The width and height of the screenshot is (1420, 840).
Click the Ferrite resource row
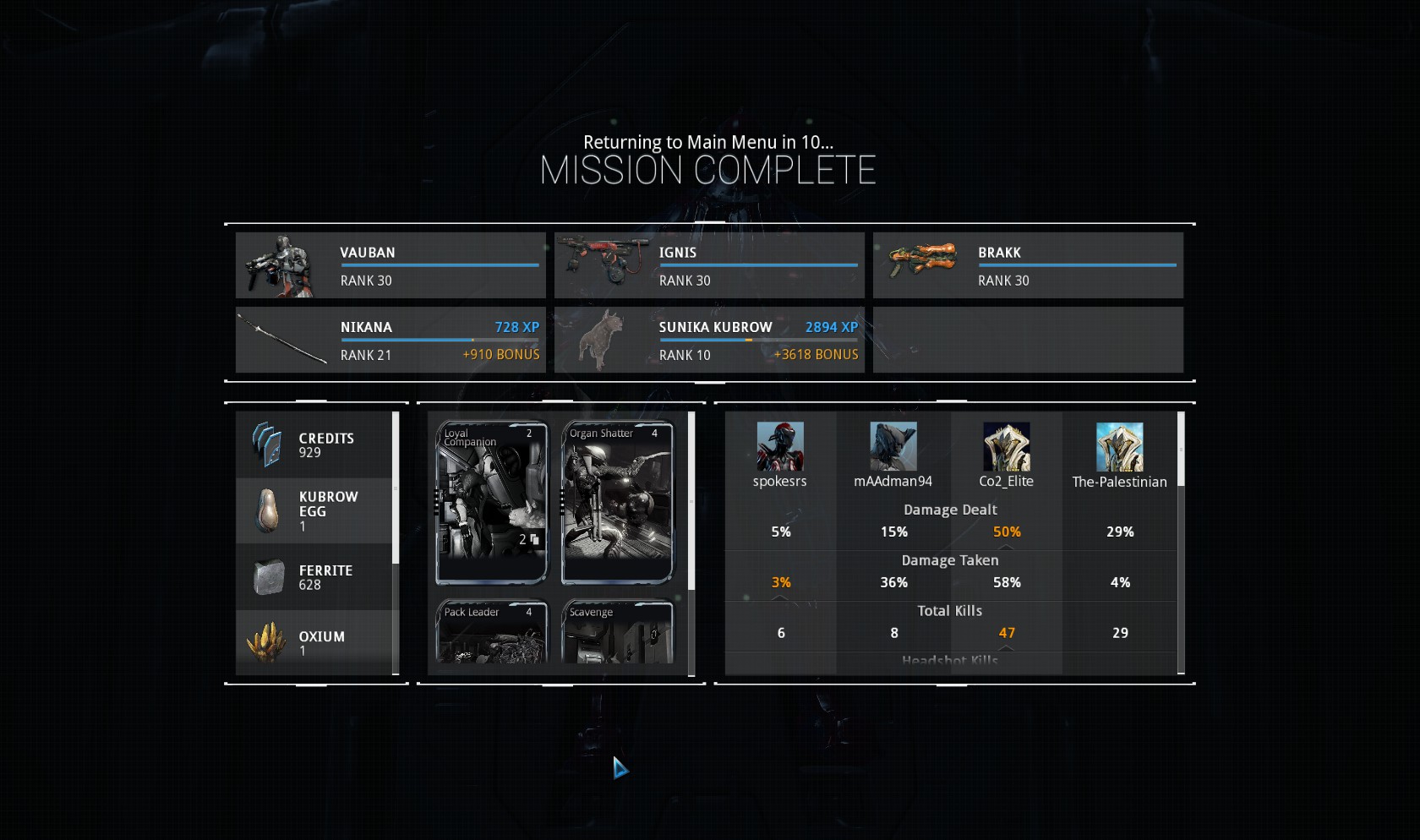pos(314,577)
